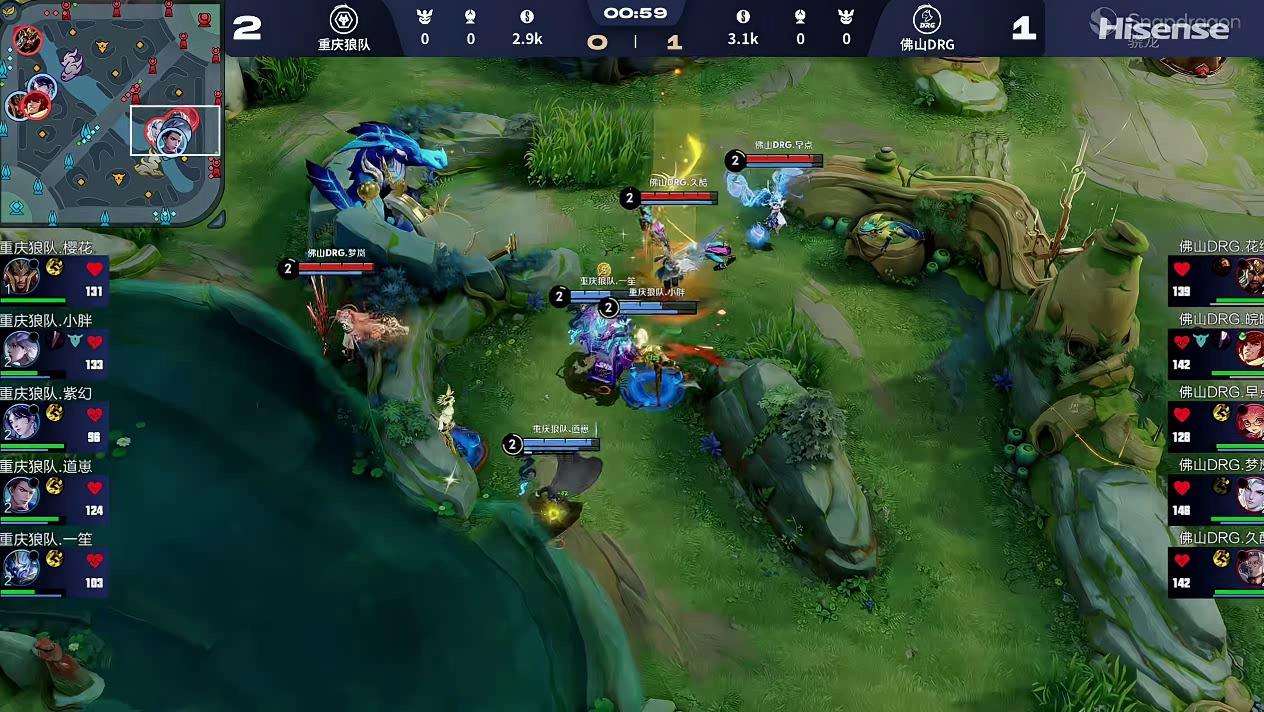The image size is (1264, 712).
Task: Click the Hisense sponsor logo
Action: click(1162, 28)
